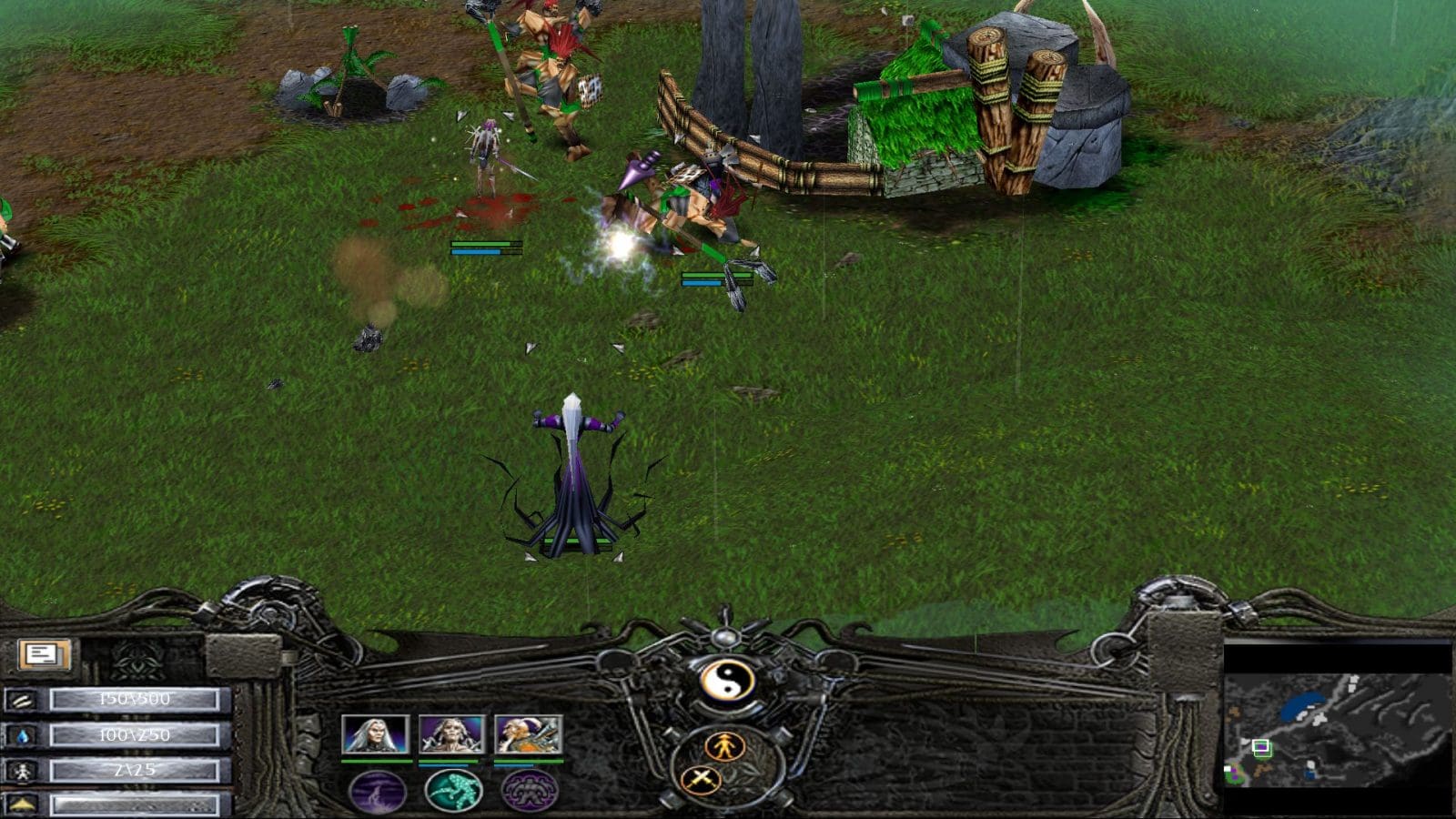Enable the aggressive stance with crossed swords

click(702, 780)
